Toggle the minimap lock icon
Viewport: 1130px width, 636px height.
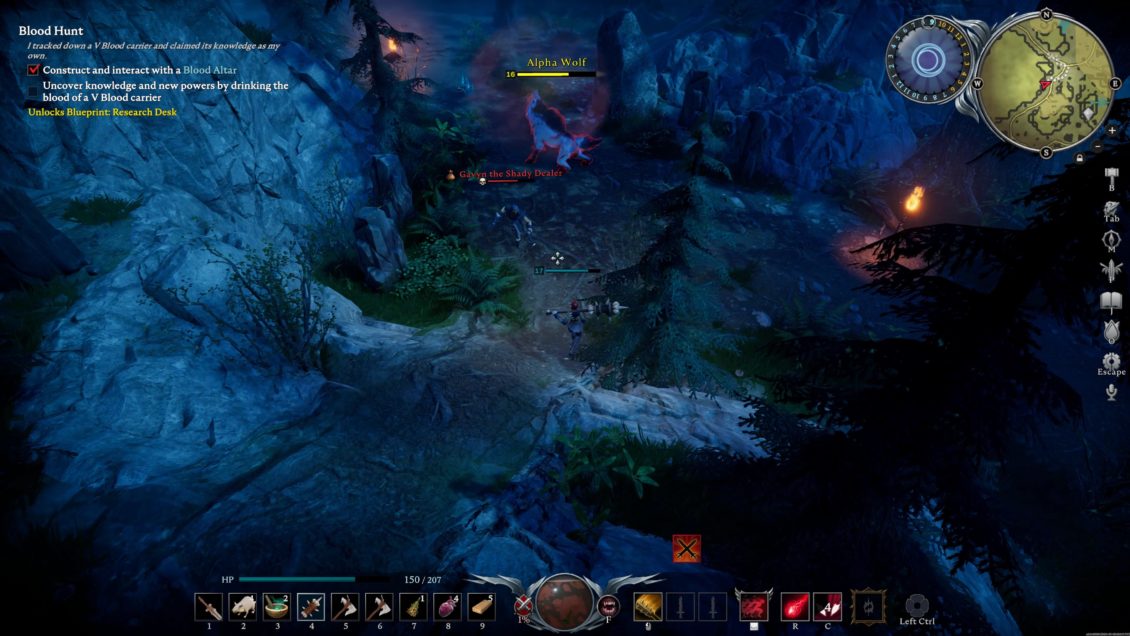[x=1079, y=158]
